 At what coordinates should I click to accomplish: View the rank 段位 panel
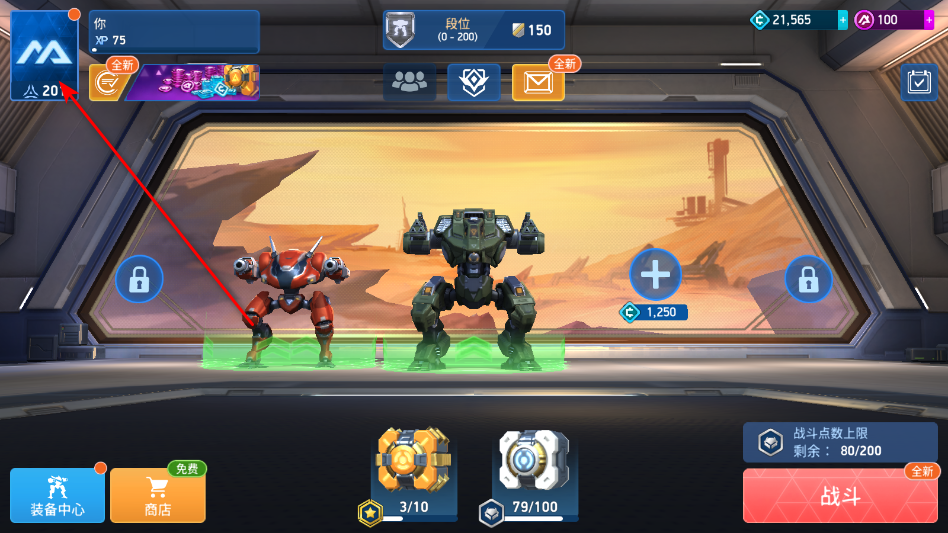pos(473,30)
